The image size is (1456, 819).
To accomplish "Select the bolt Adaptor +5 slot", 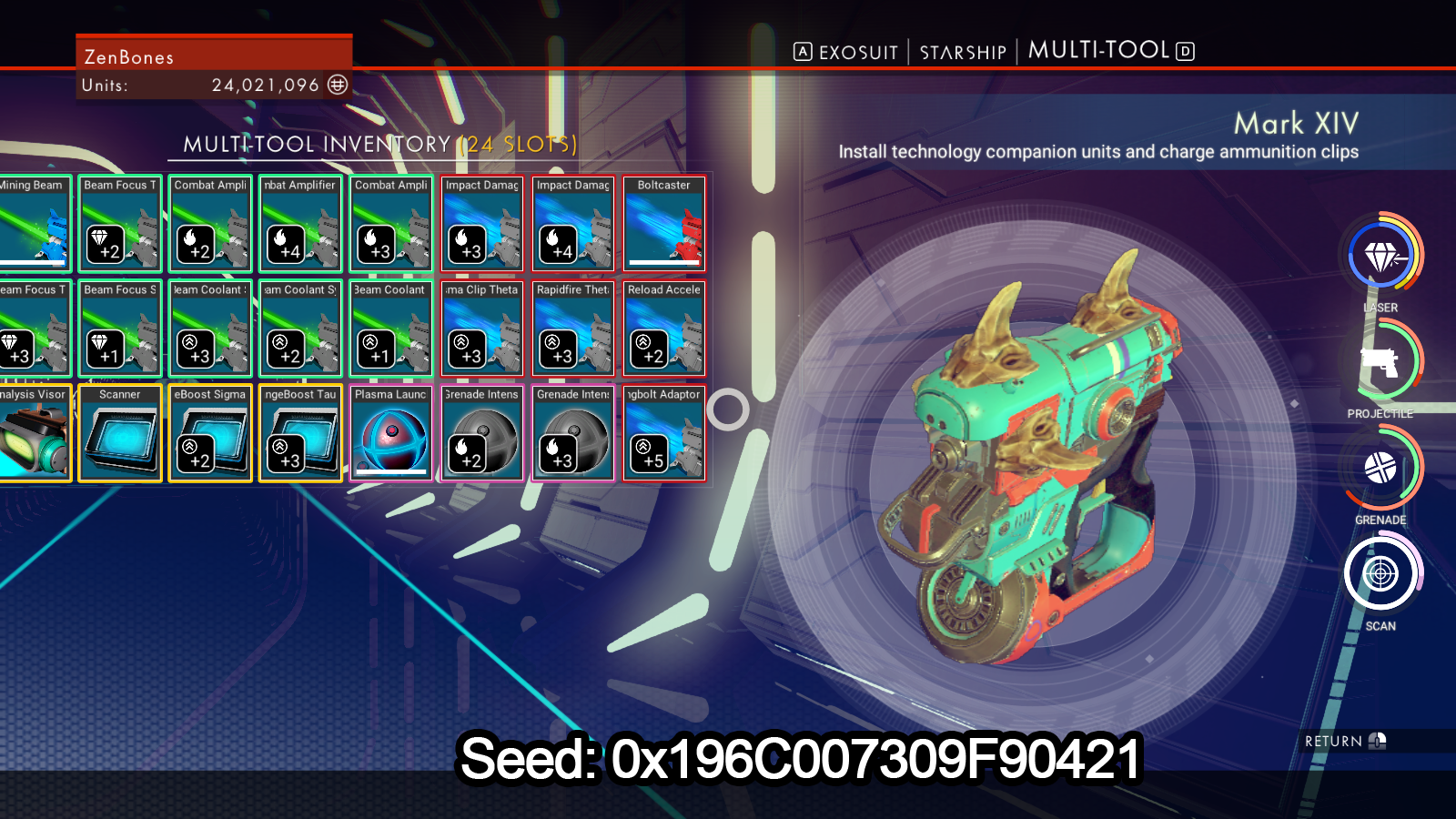I will 664,433.
